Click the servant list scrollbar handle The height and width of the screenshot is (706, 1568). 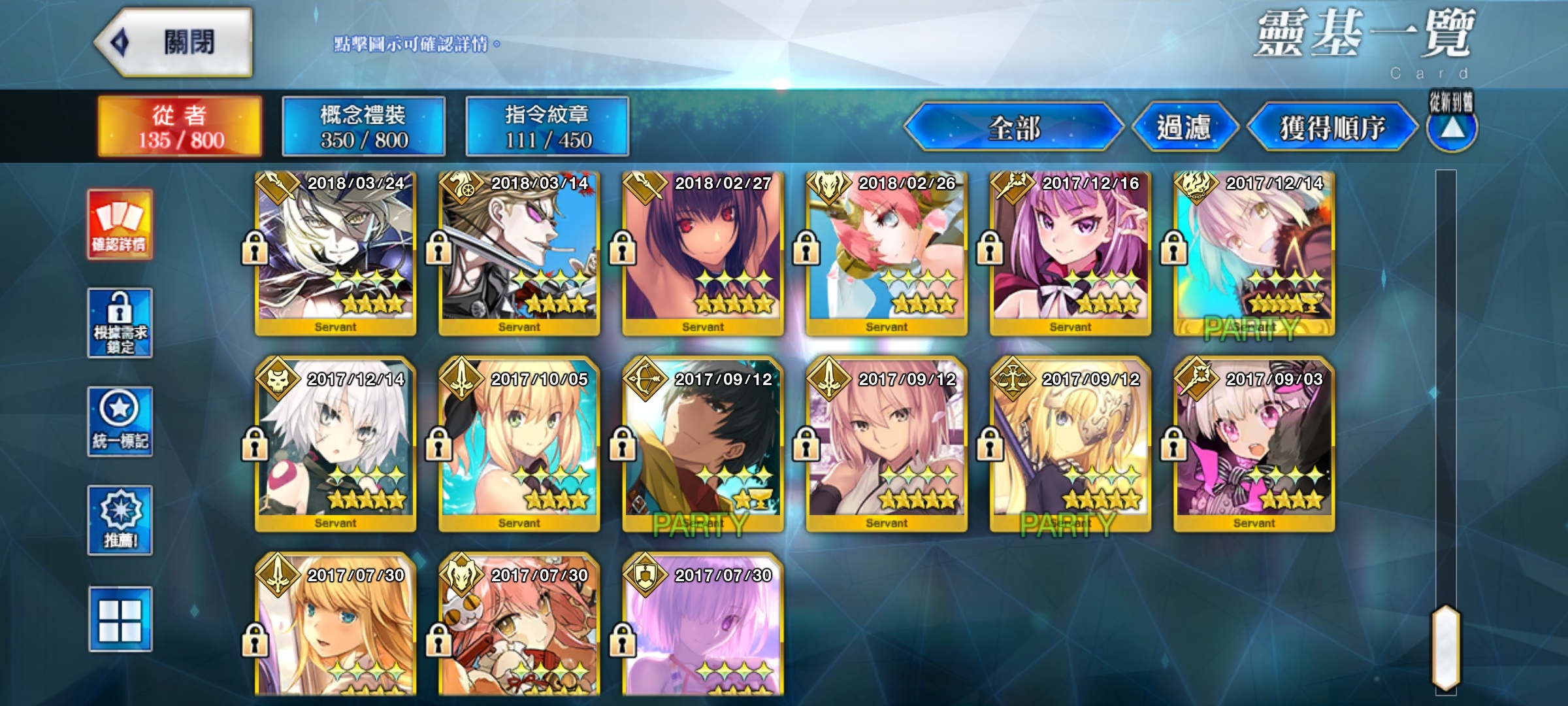[x=1446, y=647]
